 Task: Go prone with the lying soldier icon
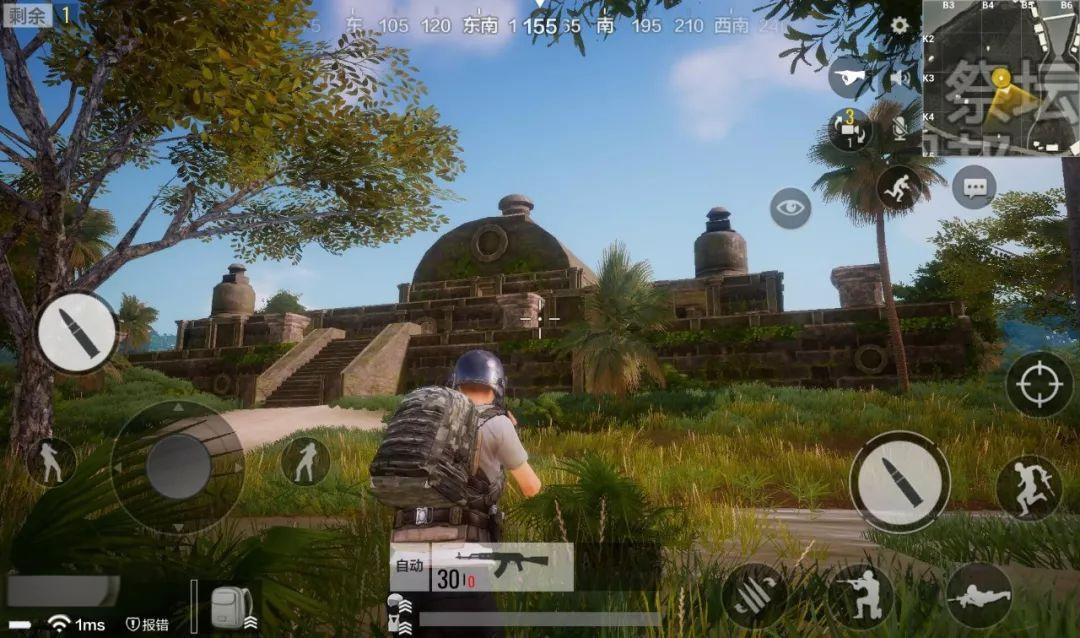pos(978,596)
